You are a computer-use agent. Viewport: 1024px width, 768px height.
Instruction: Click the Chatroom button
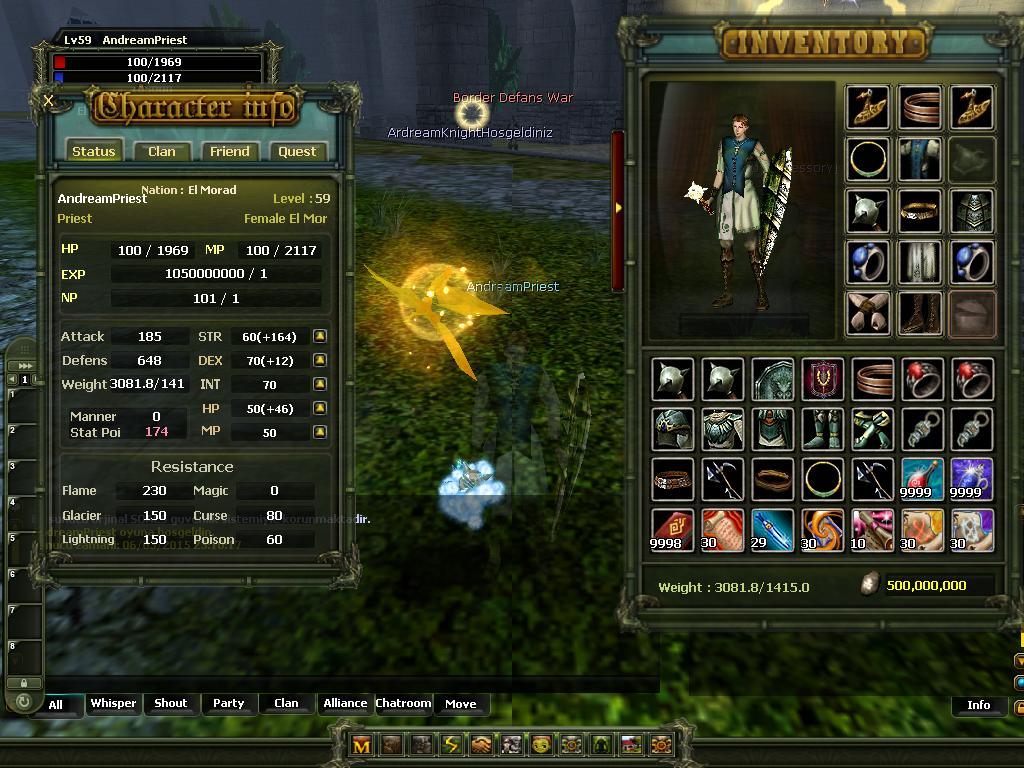click(x=403, y=704)
